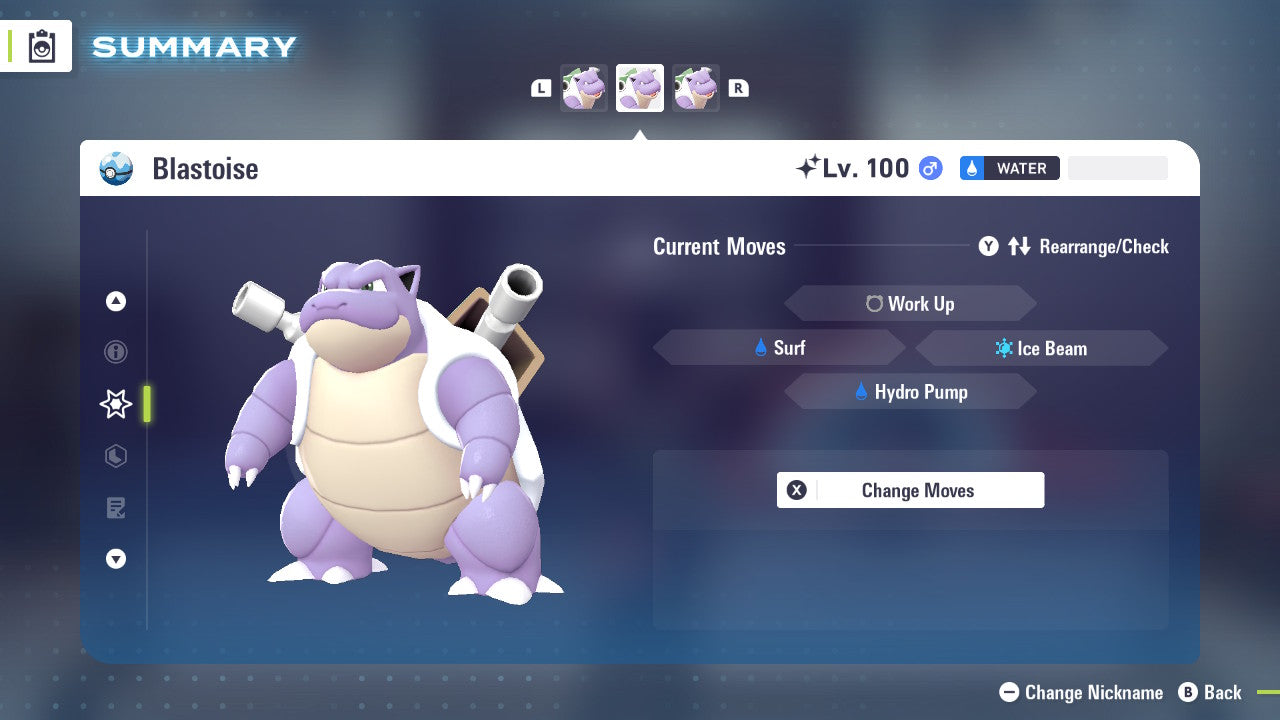The height and width of the screenshot is (720, 1280).
Task: Select the Rearrange/Check option
Action: pos(1106,246)
